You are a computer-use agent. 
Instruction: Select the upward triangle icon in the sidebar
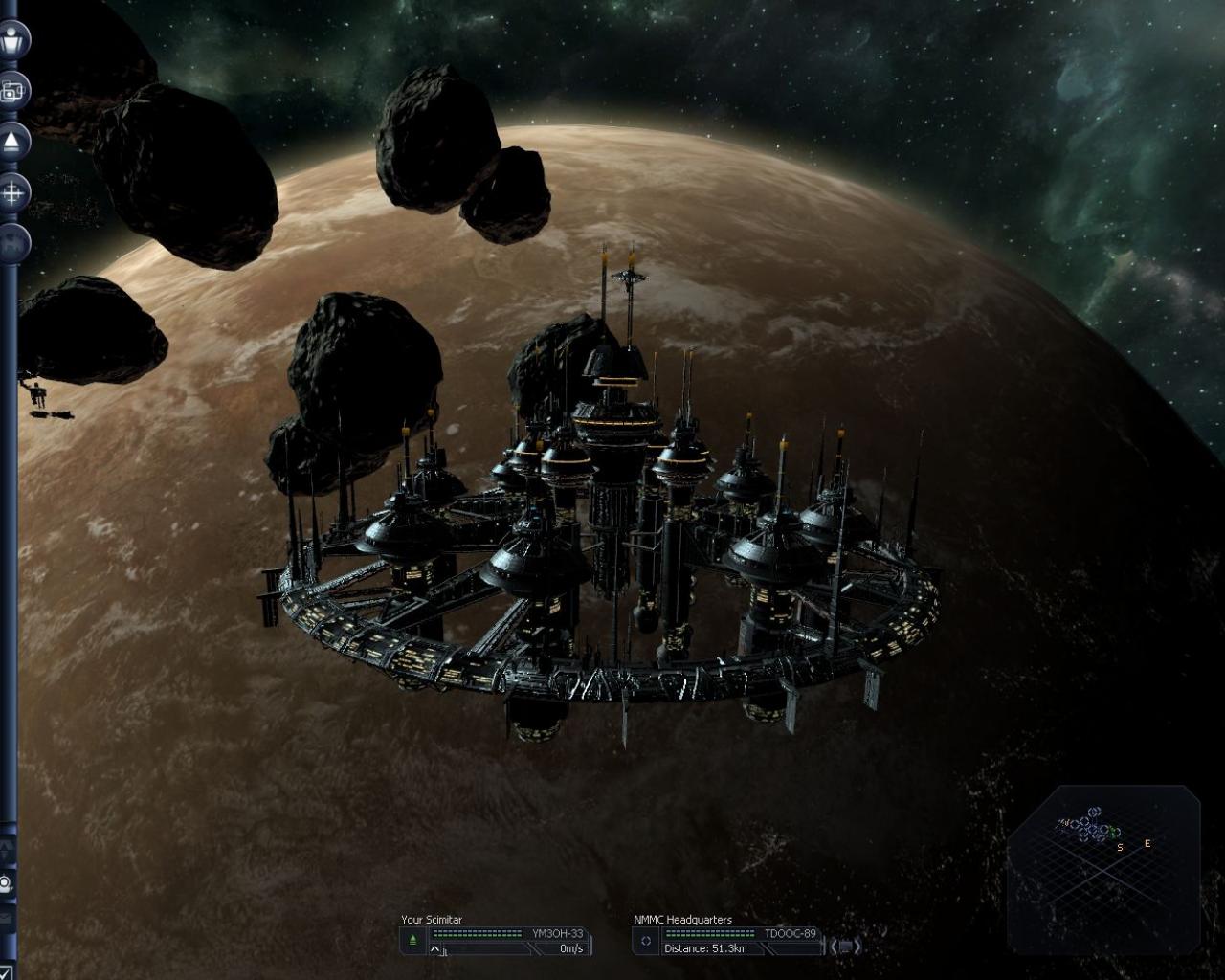11,143
